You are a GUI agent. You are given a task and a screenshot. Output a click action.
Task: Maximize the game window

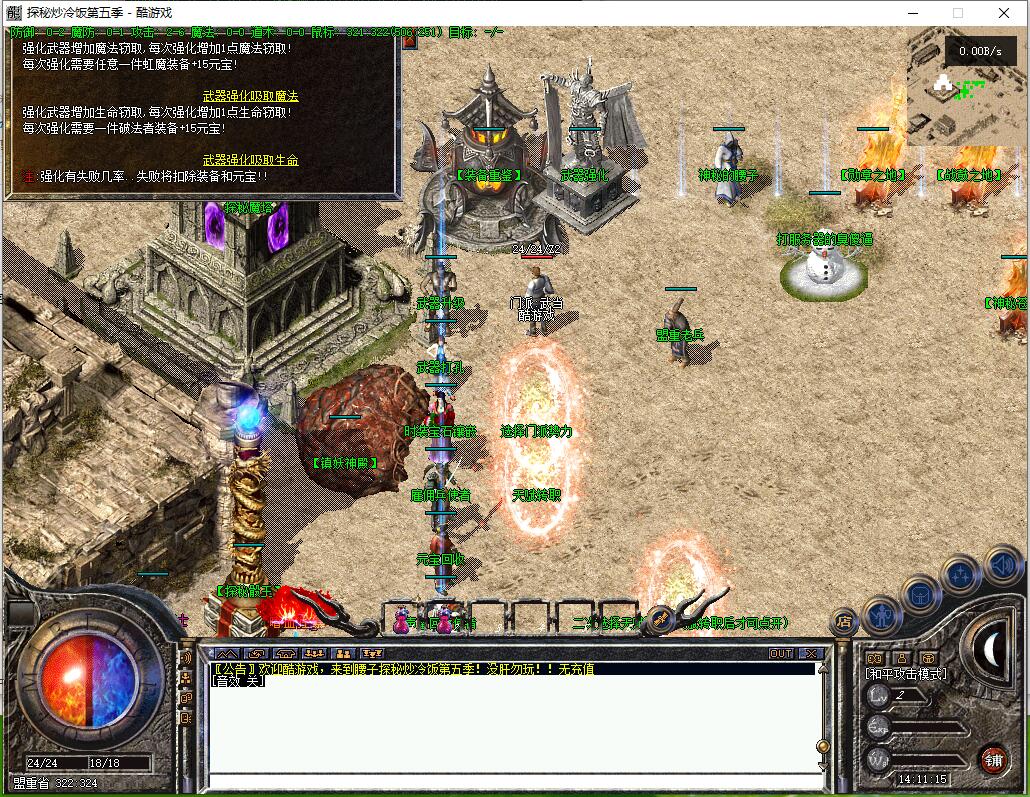click(957, 13)
